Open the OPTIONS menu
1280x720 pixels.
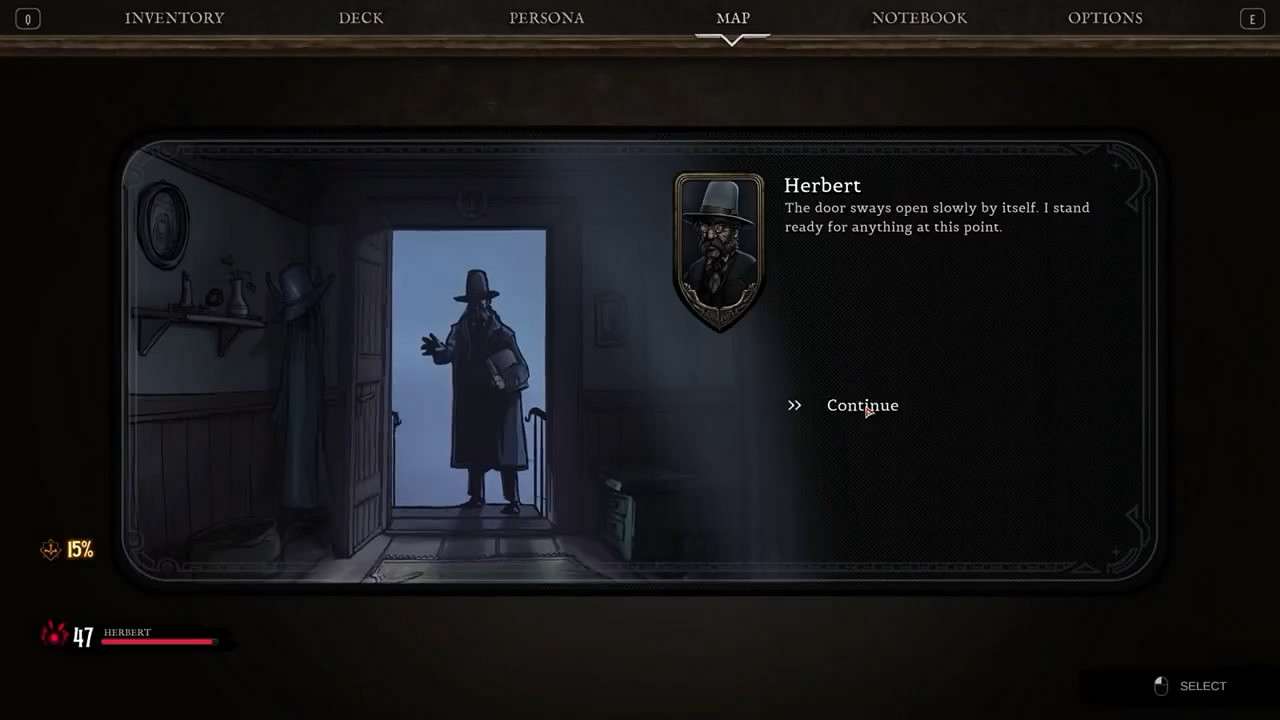(x=1105, y=17)
